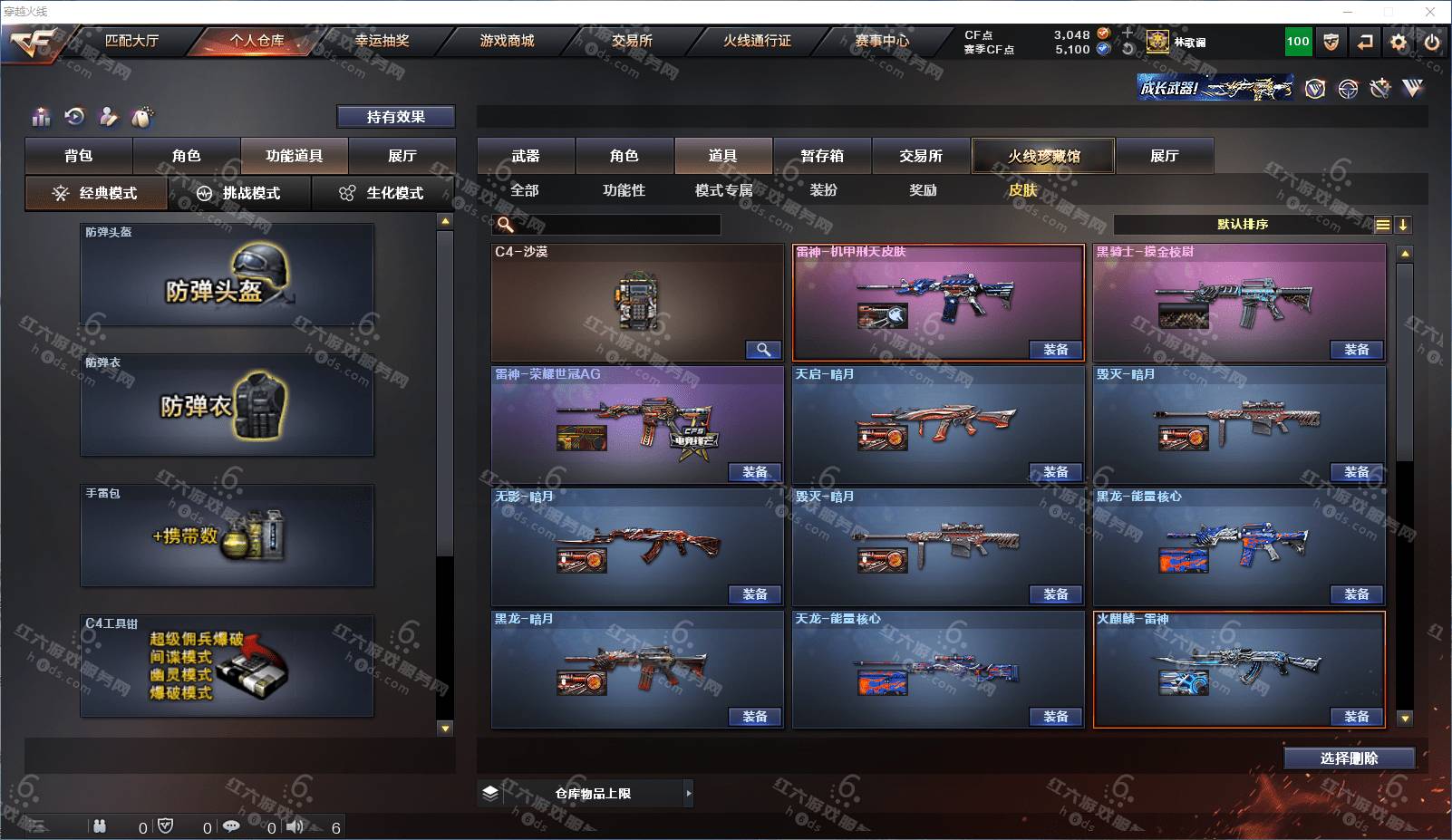Viewport: 1452px width, 840px height.
Task: Select the 手雷包 item slot
Action: click(x=227, y=536)
